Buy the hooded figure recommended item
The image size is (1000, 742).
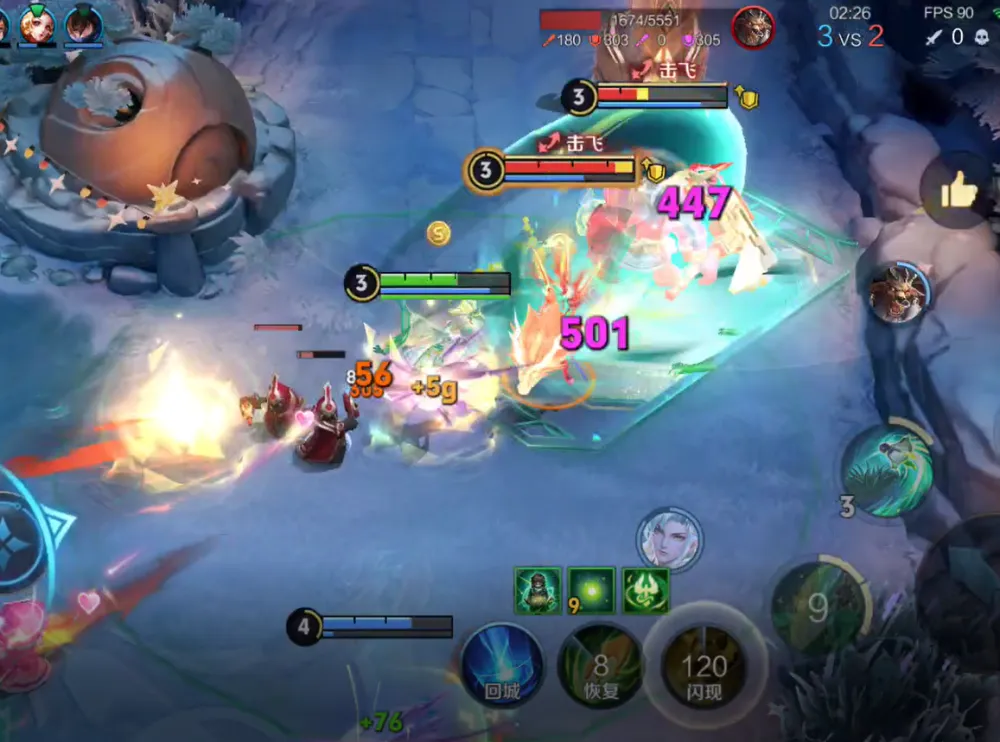coord(538,590)
